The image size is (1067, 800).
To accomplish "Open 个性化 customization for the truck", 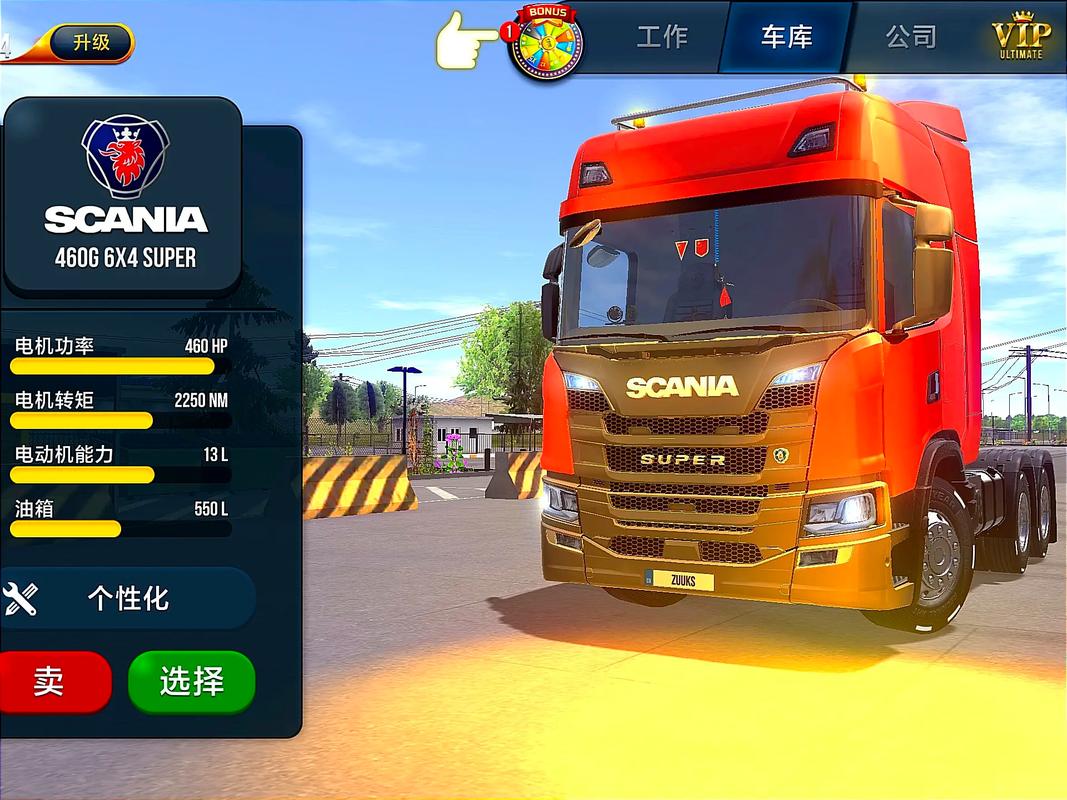I will click(x=128, y=598).
